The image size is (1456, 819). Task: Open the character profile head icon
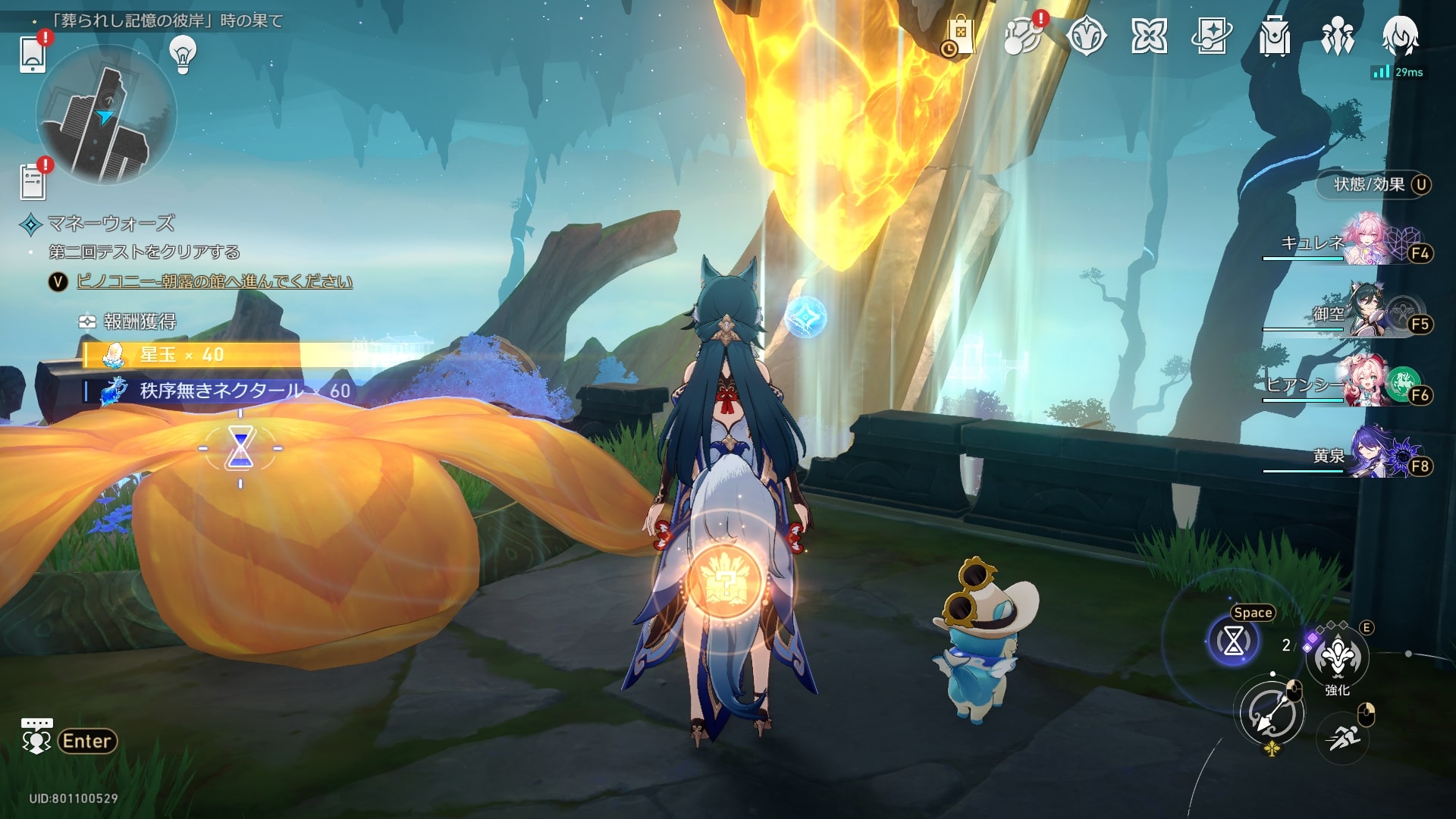click(x=1400, y=36)
